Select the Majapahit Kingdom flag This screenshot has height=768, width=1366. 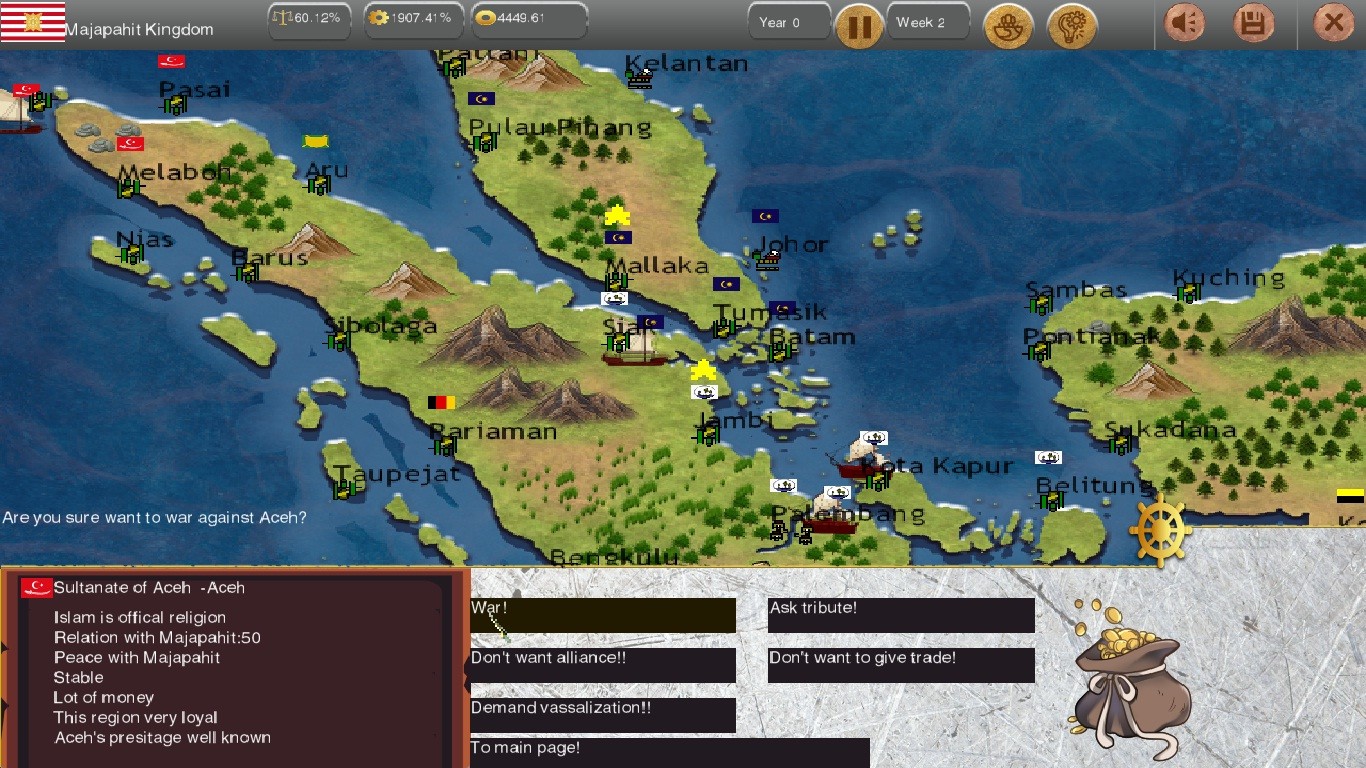[x=33, y=21]
